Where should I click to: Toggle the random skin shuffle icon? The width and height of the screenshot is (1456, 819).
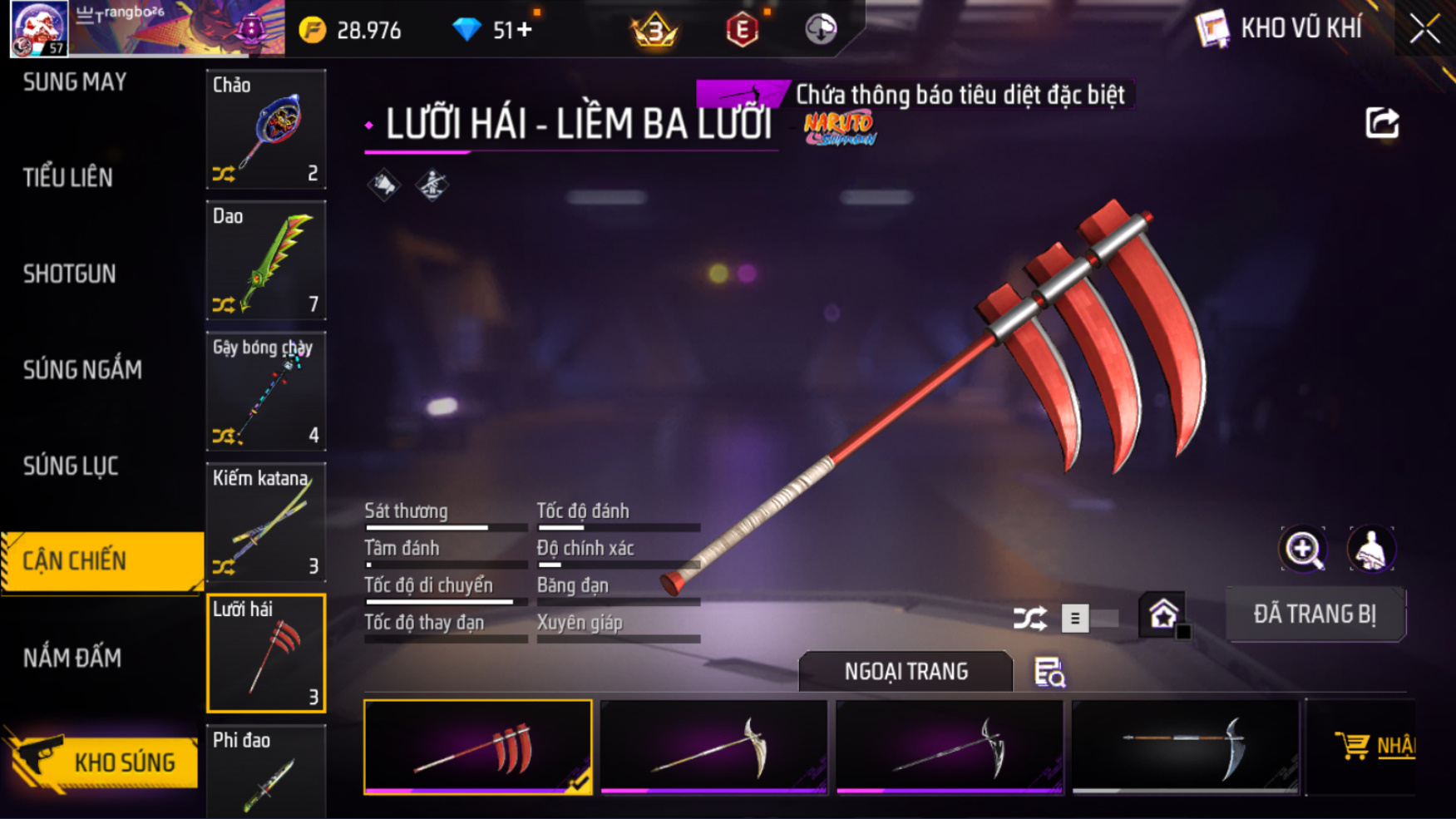tap(1029, 619)
